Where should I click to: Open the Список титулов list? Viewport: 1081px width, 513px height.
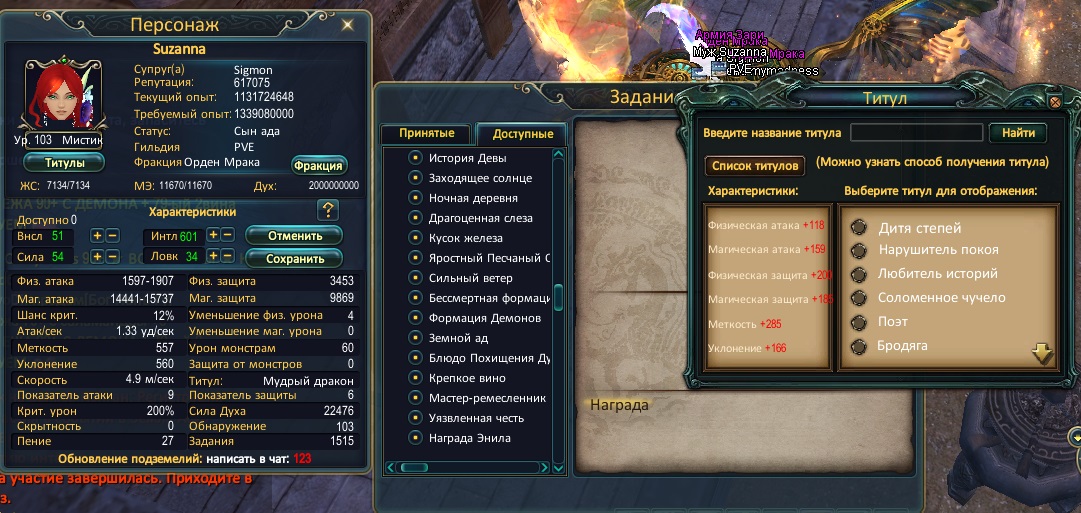coord(755,166)
